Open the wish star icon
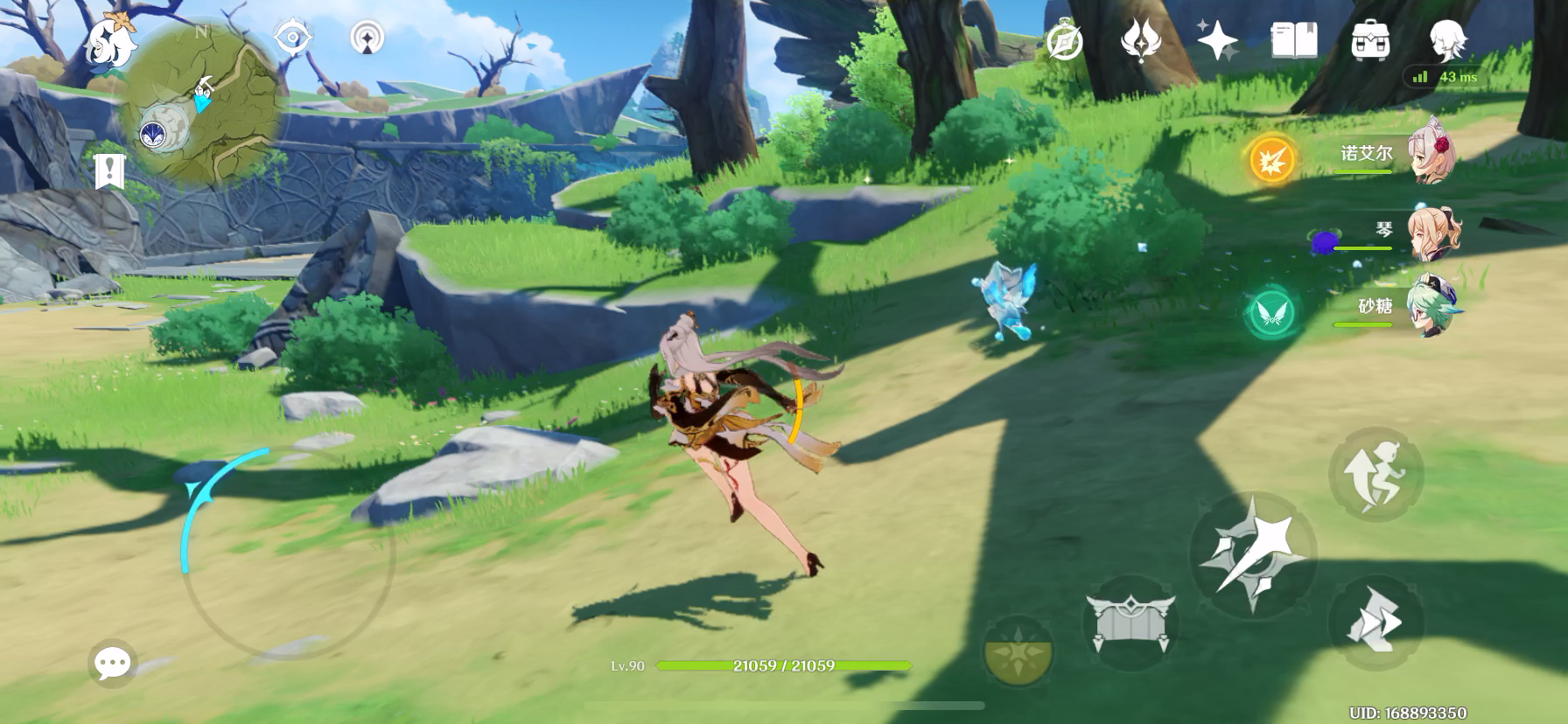1568x724 pixels. (x=1217, y=40)
